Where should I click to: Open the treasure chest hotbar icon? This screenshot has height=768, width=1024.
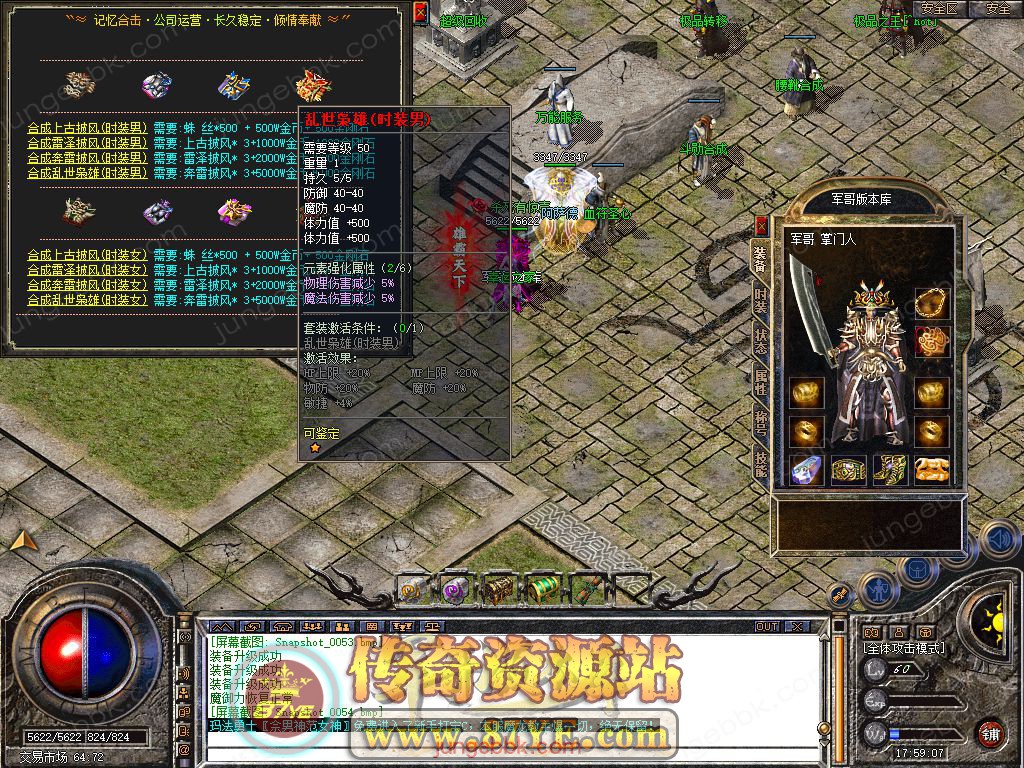tap(500, 590)
